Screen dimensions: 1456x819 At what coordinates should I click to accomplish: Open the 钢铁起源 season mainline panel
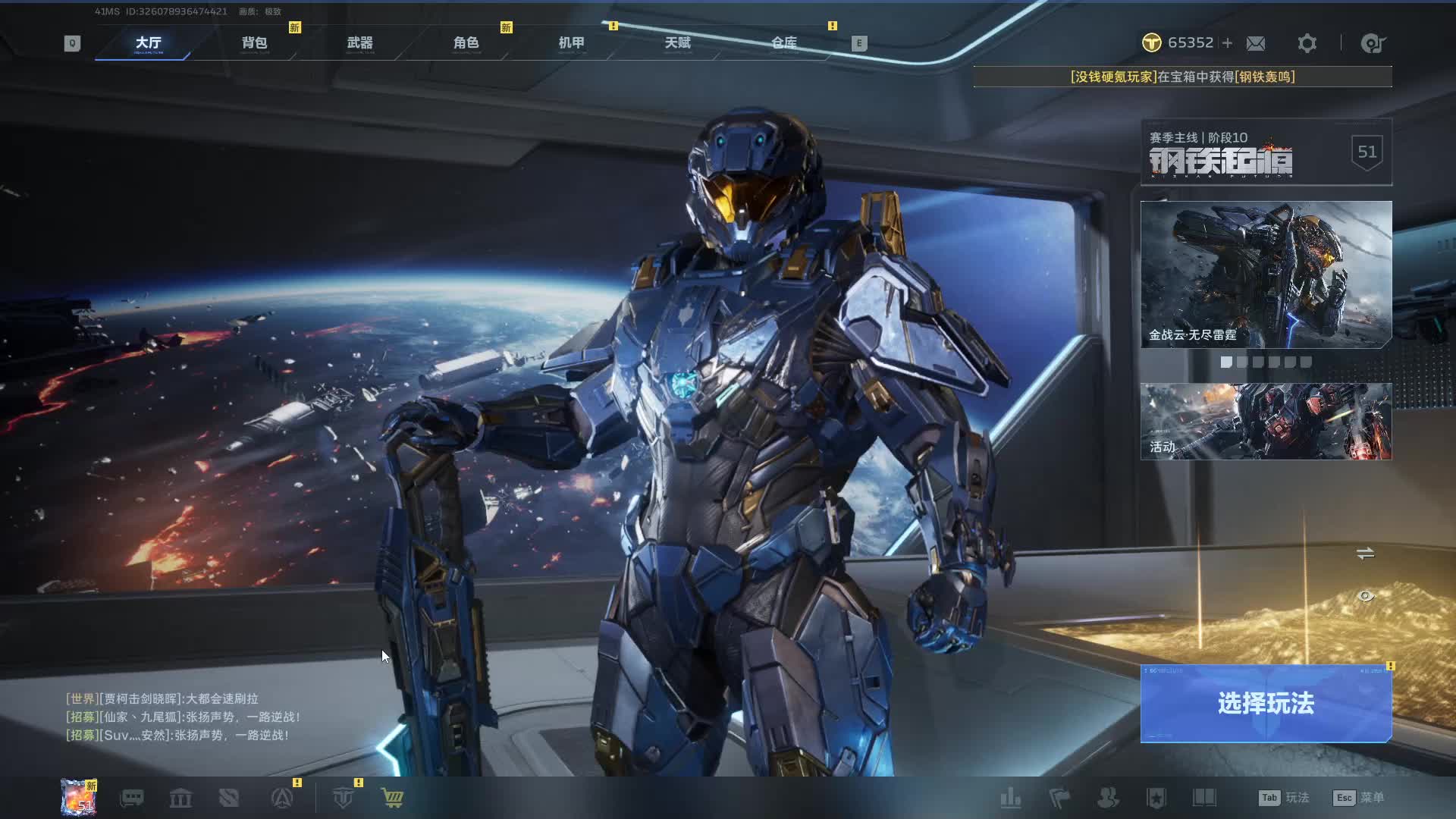pos(1266,152)
